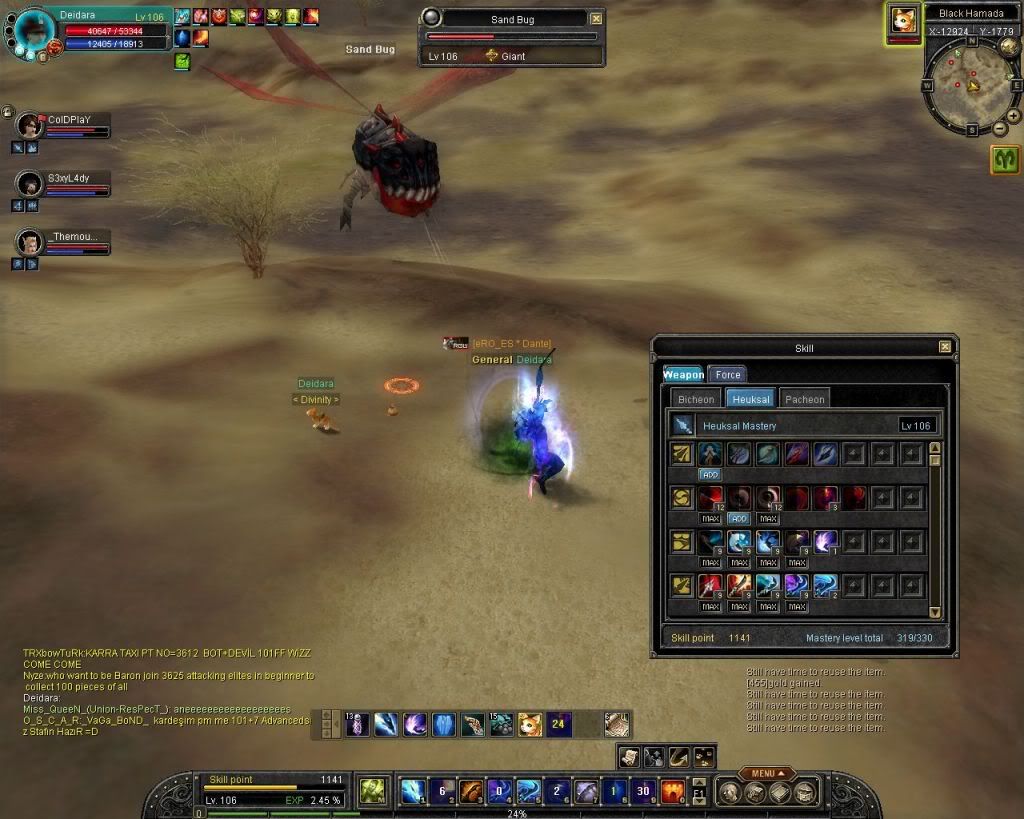The width and height of the screenshot is (1024, 819).
Task: Close the Sand Bug target window
Action: (x=597, y=19)
